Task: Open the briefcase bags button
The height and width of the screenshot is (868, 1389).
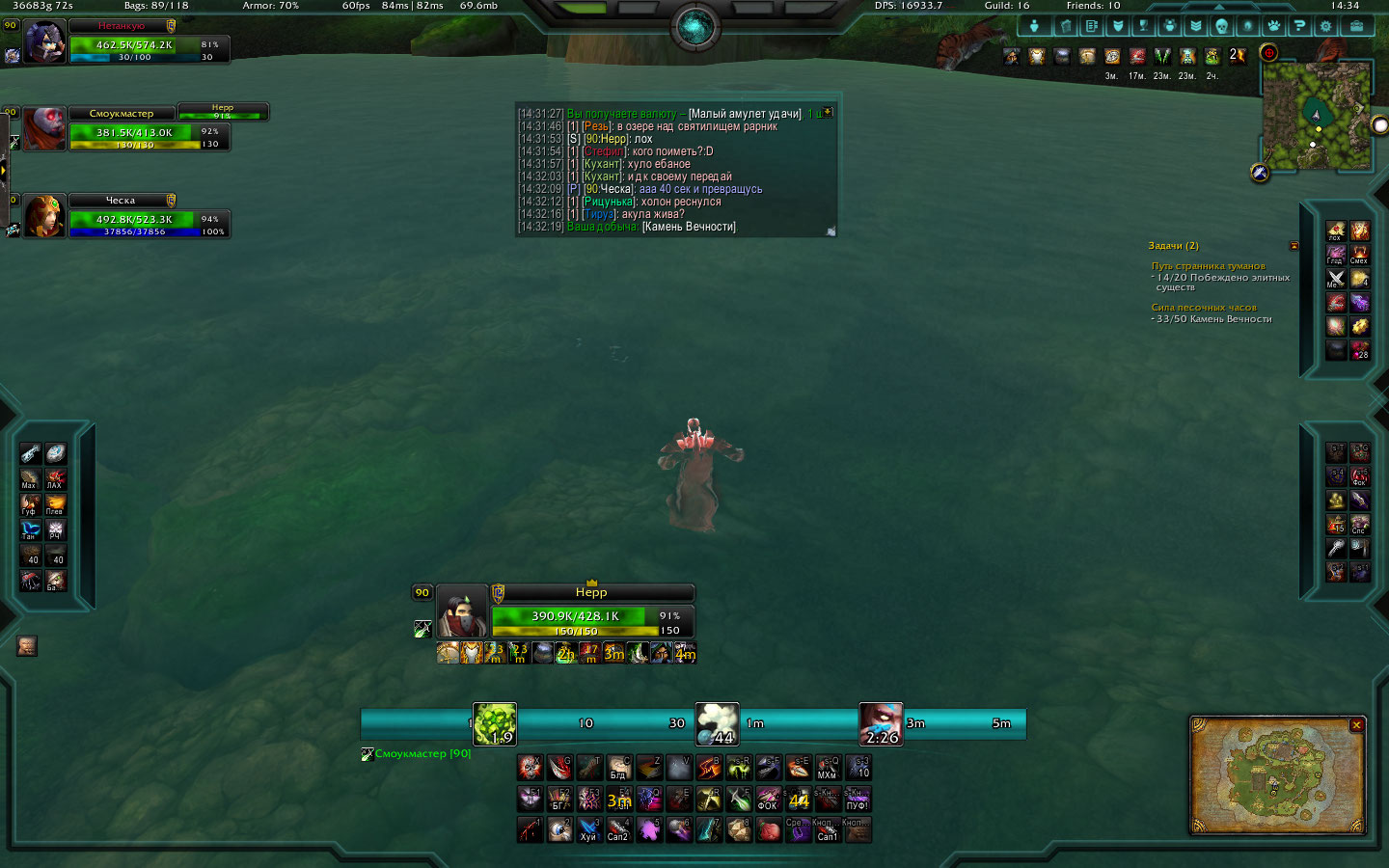Action: click(1356, 26)
